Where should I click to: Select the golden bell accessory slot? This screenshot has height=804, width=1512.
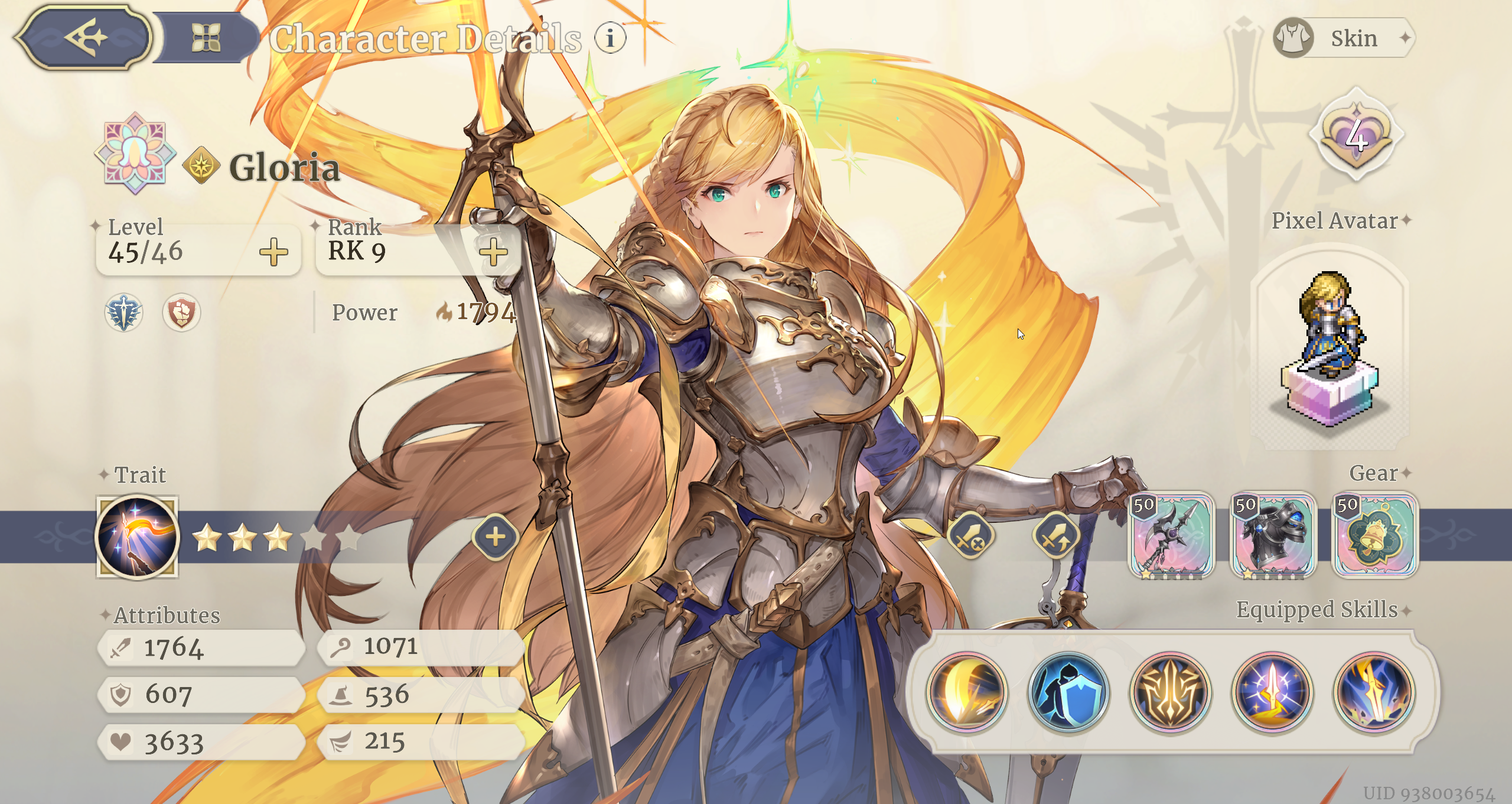1375,536
